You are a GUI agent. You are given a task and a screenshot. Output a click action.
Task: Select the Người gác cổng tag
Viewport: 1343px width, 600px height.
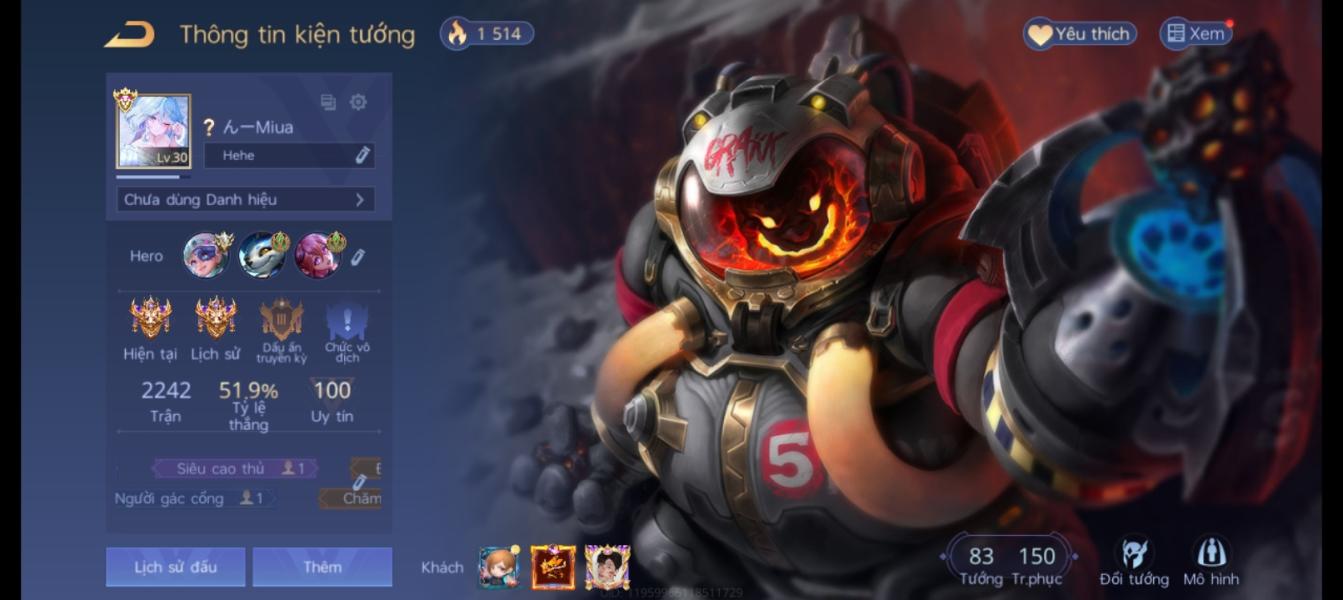click(x=190, y=498)
